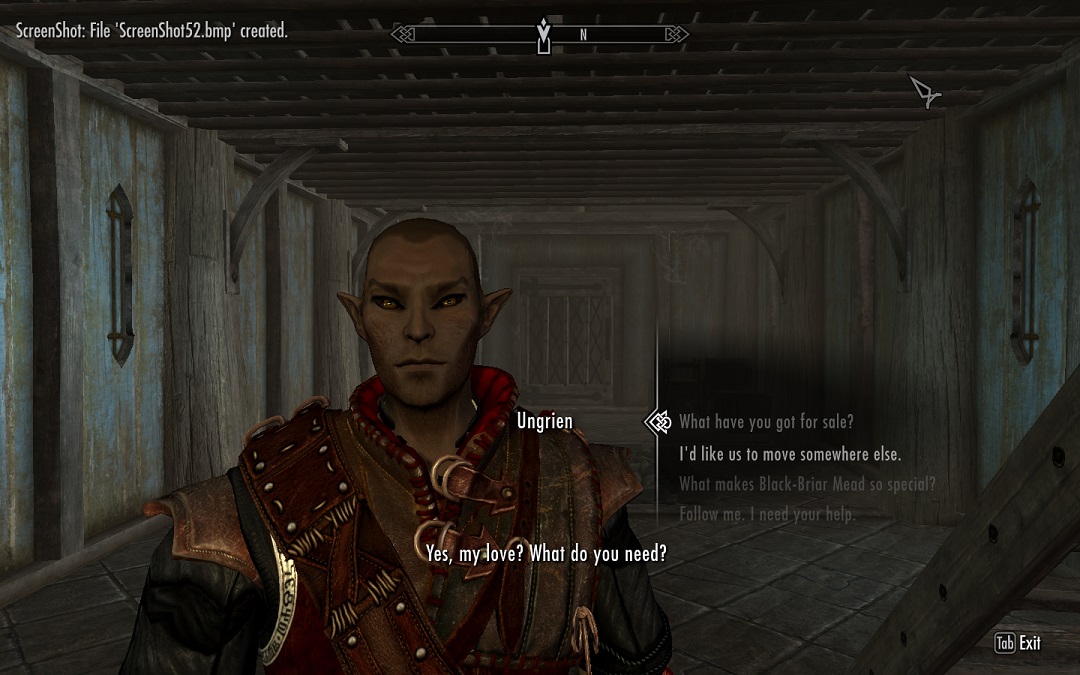Choose "I'd like us to move somewhere else."
Image resolution: width=1080 pixels, height=675 pixels.
[x=790, y=454]
